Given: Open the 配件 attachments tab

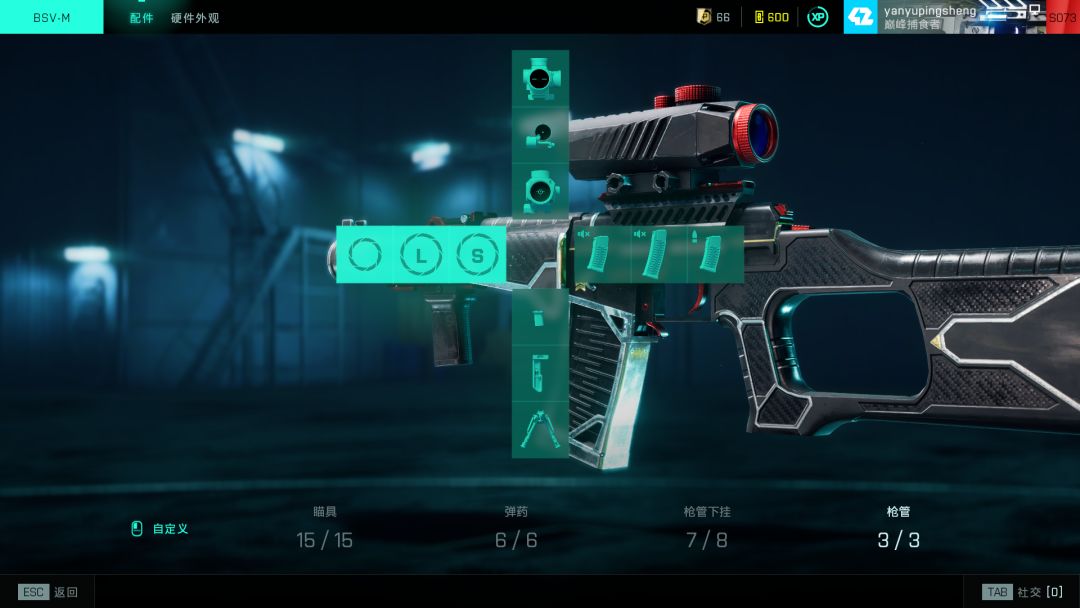Looking at the screenshot, I should point(142,18).
